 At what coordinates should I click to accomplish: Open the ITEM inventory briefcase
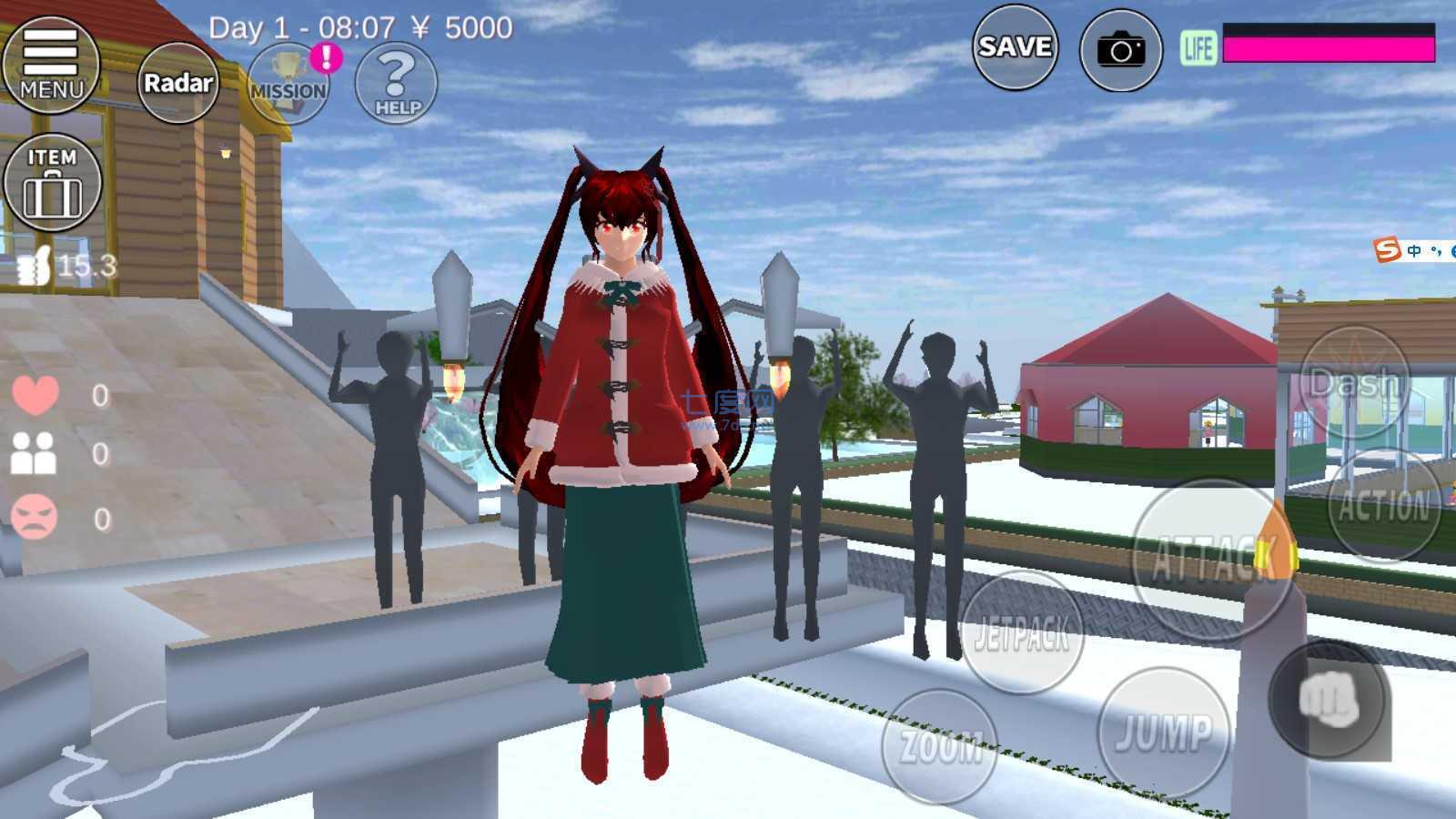click(52, 180)
